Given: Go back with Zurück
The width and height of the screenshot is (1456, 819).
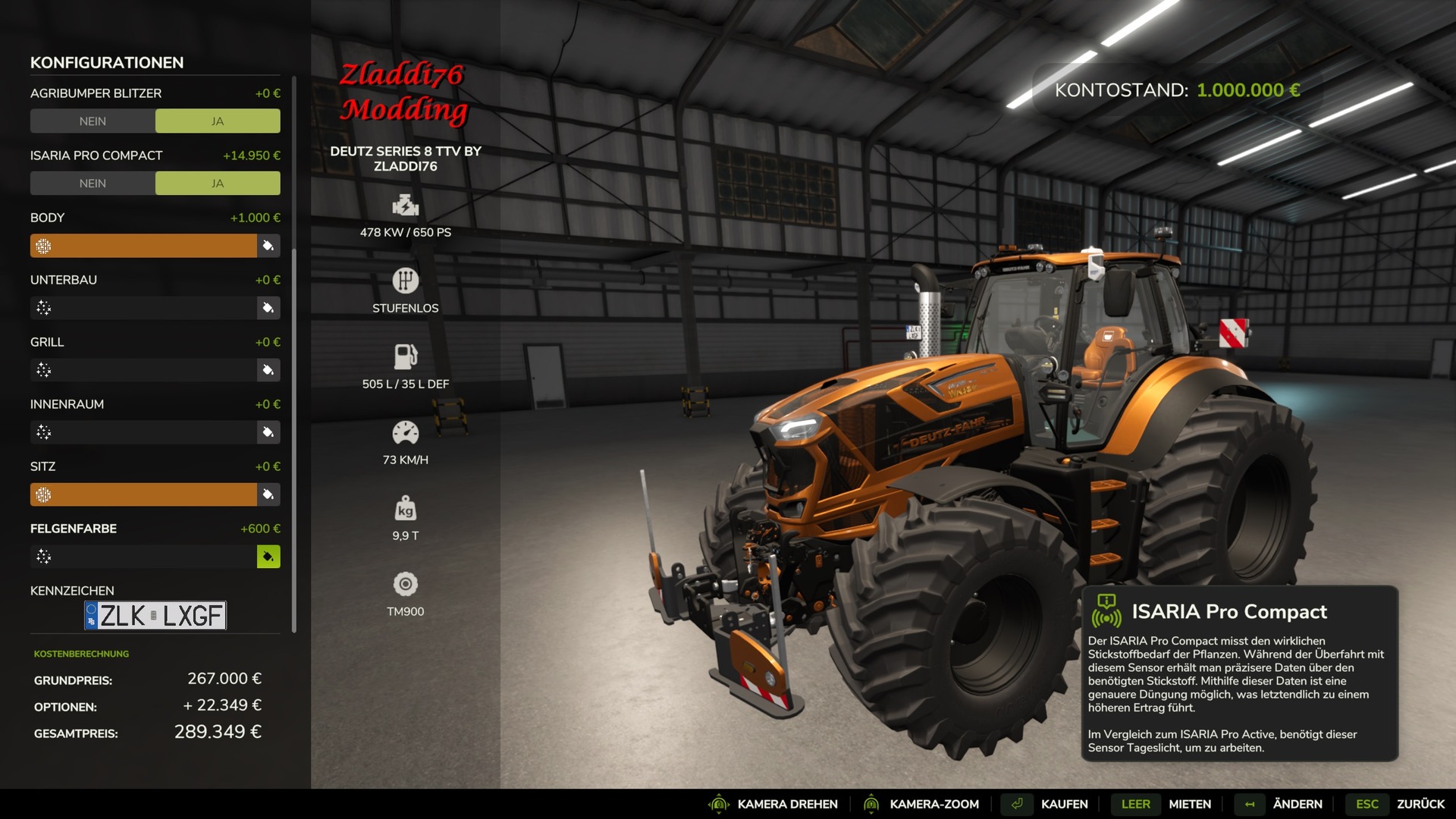Looking at the screenshot, I should 1420,804.
